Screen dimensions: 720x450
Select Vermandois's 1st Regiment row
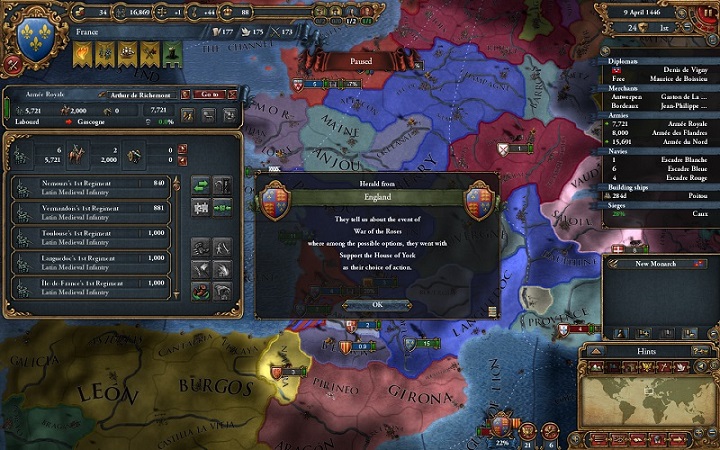pos(91,210)
